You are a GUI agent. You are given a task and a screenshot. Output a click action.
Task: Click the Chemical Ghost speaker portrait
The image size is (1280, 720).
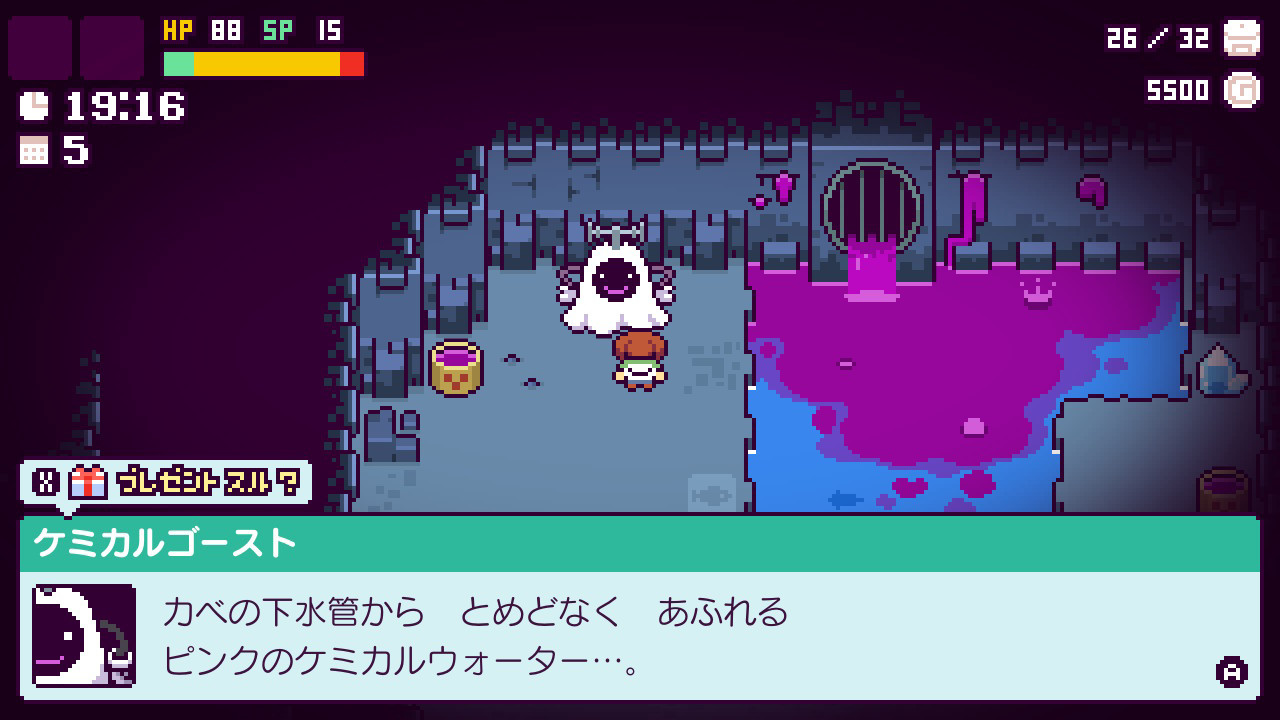(x=84, y=635)
